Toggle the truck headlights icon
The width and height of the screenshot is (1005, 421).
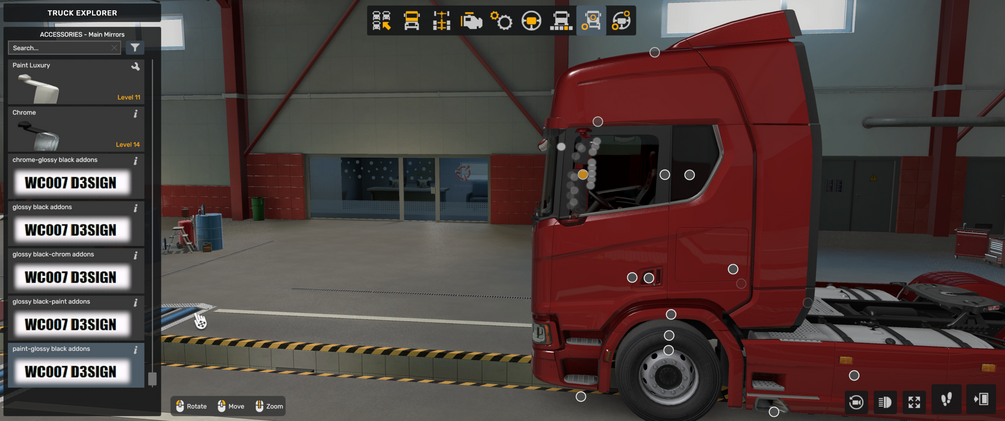(885, 402)
